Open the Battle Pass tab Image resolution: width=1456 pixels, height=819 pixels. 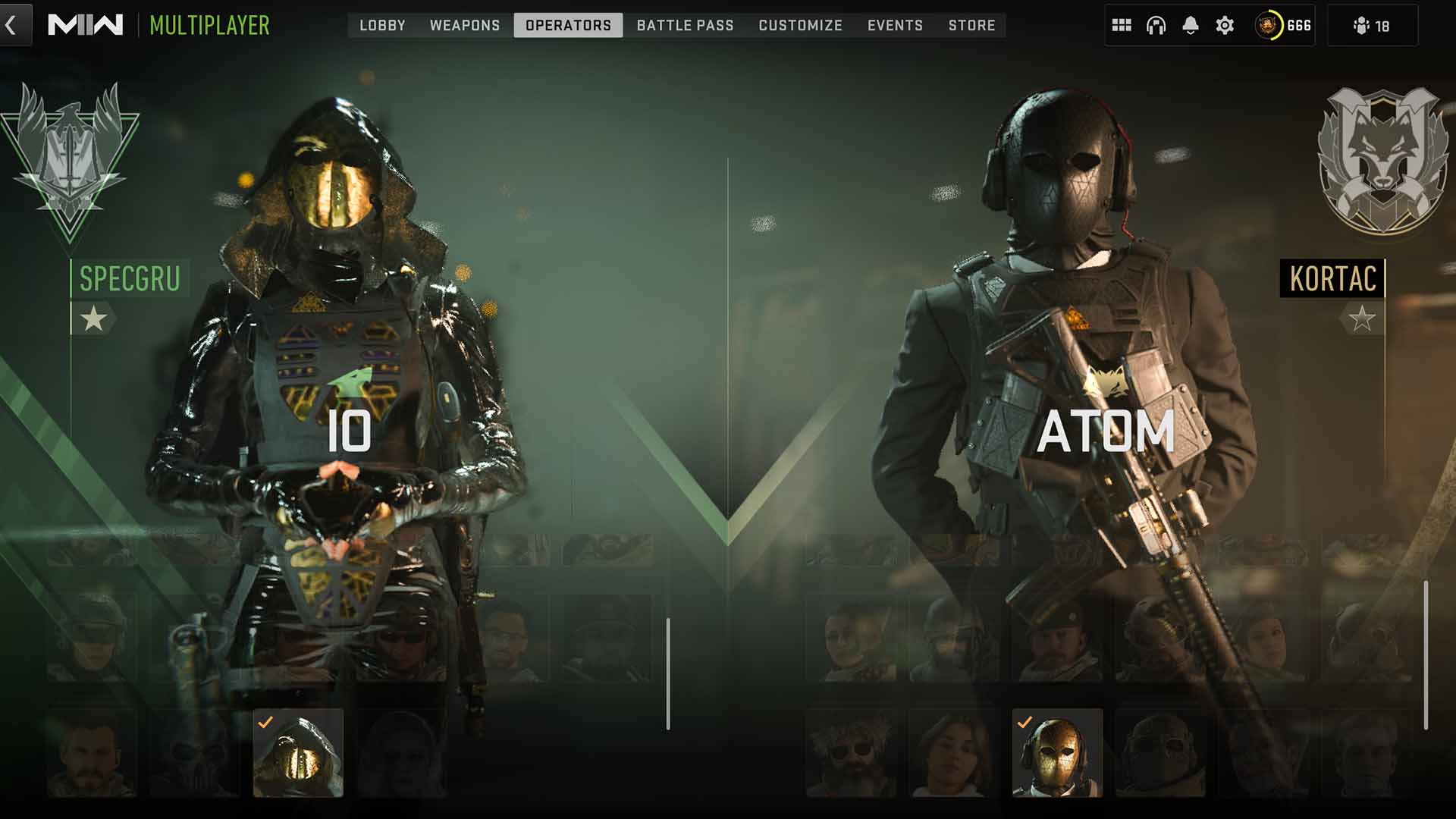(x=685, y=26)
